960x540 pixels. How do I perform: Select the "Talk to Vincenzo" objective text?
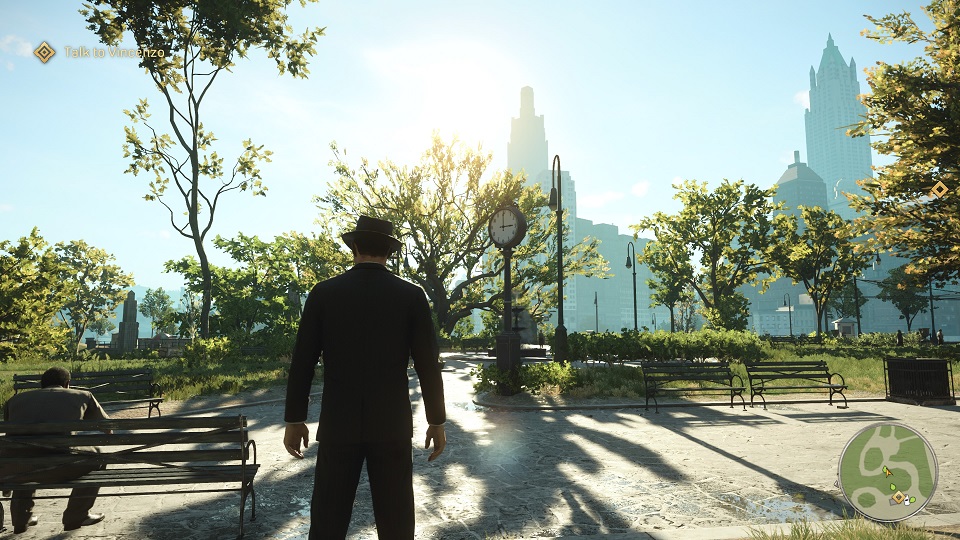pyautogui.click(x=114, y=52)
